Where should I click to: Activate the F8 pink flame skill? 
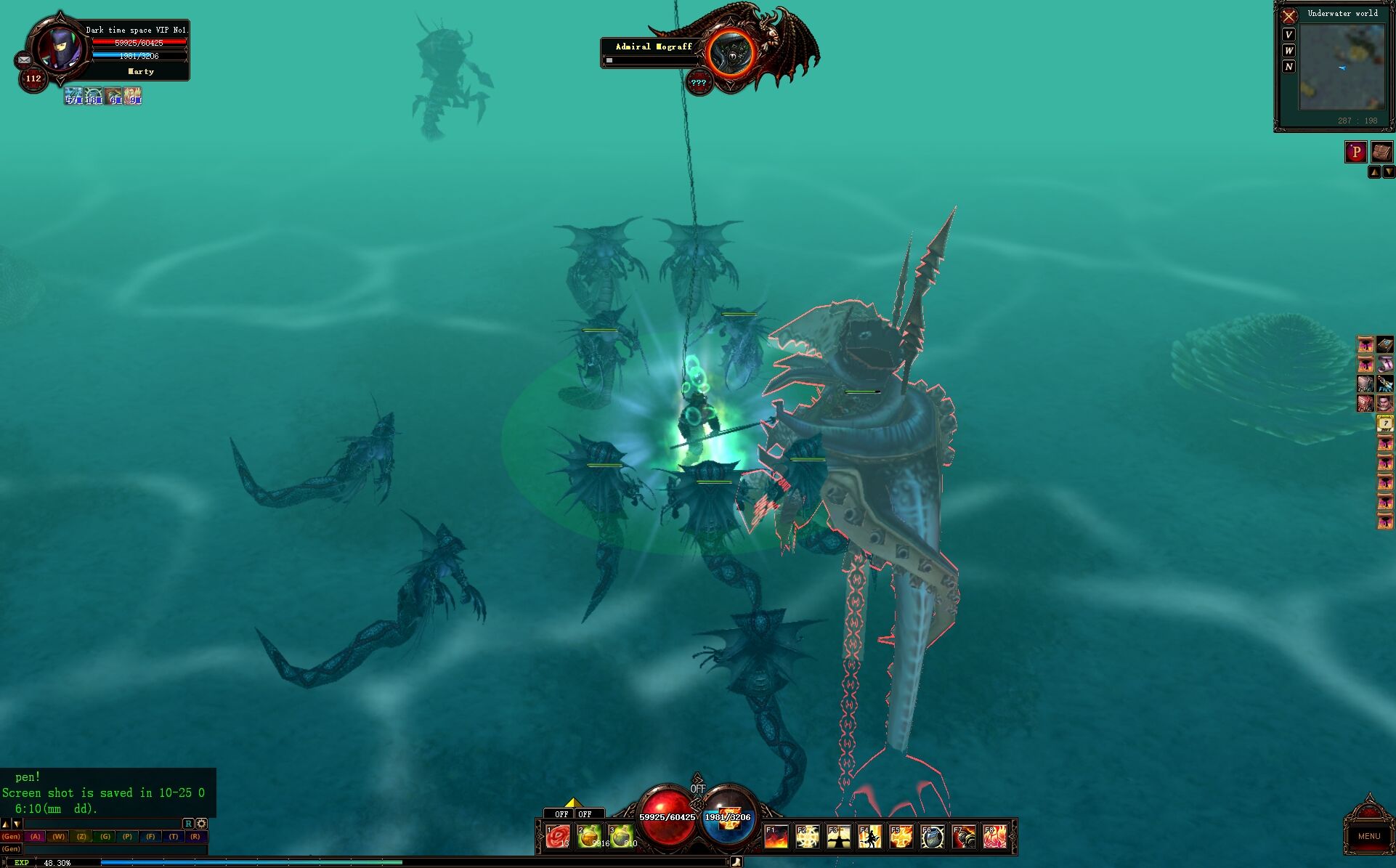coord(995,837)
